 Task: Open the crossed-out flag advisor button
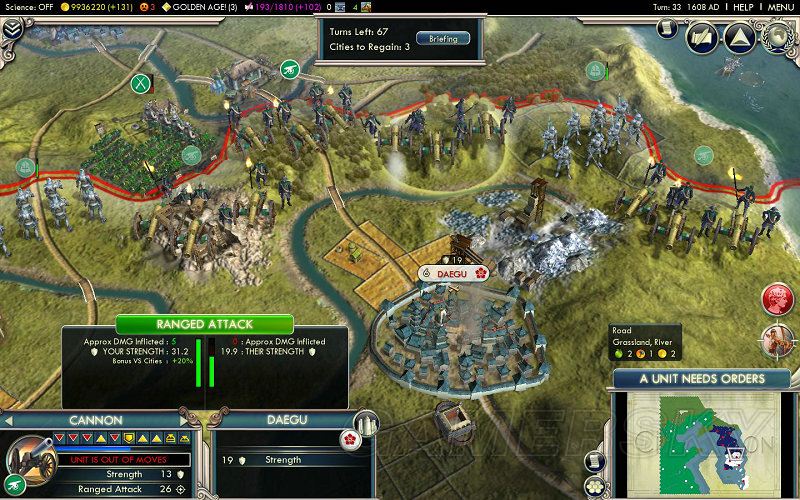tap(700, 38)
